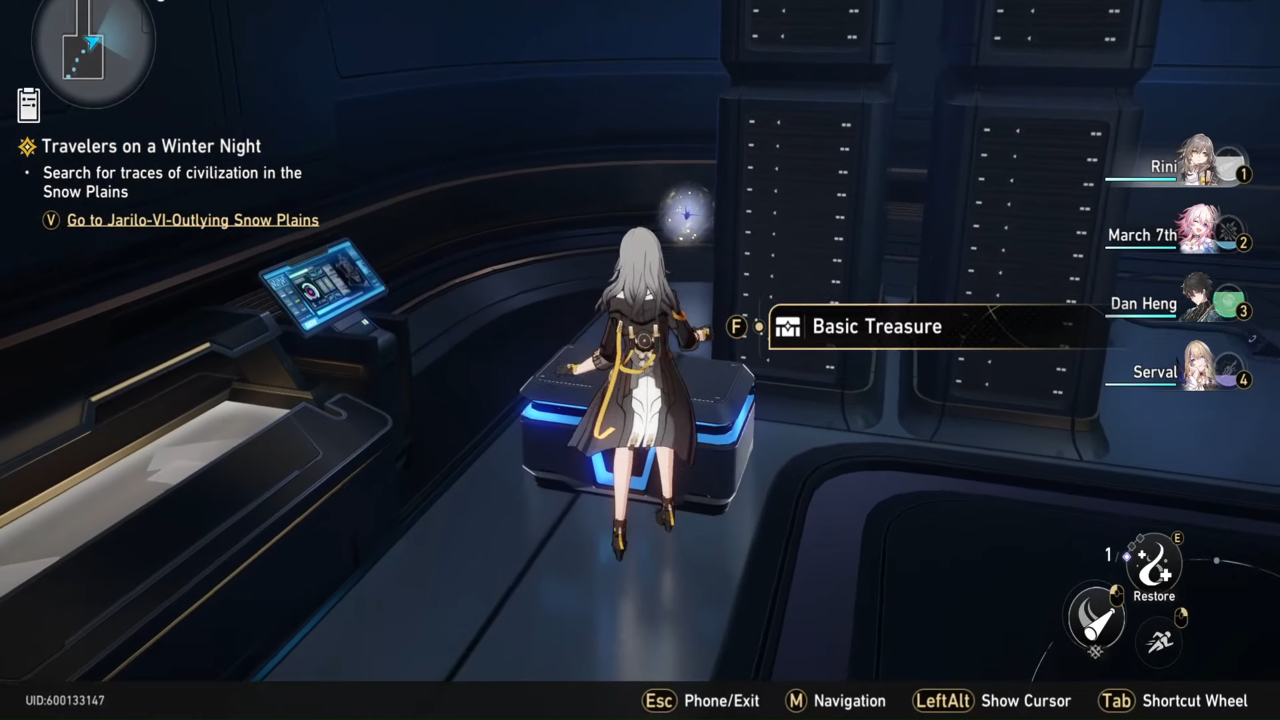Click the Shortcut Wheel Tab icon

tap(1117, 701)
